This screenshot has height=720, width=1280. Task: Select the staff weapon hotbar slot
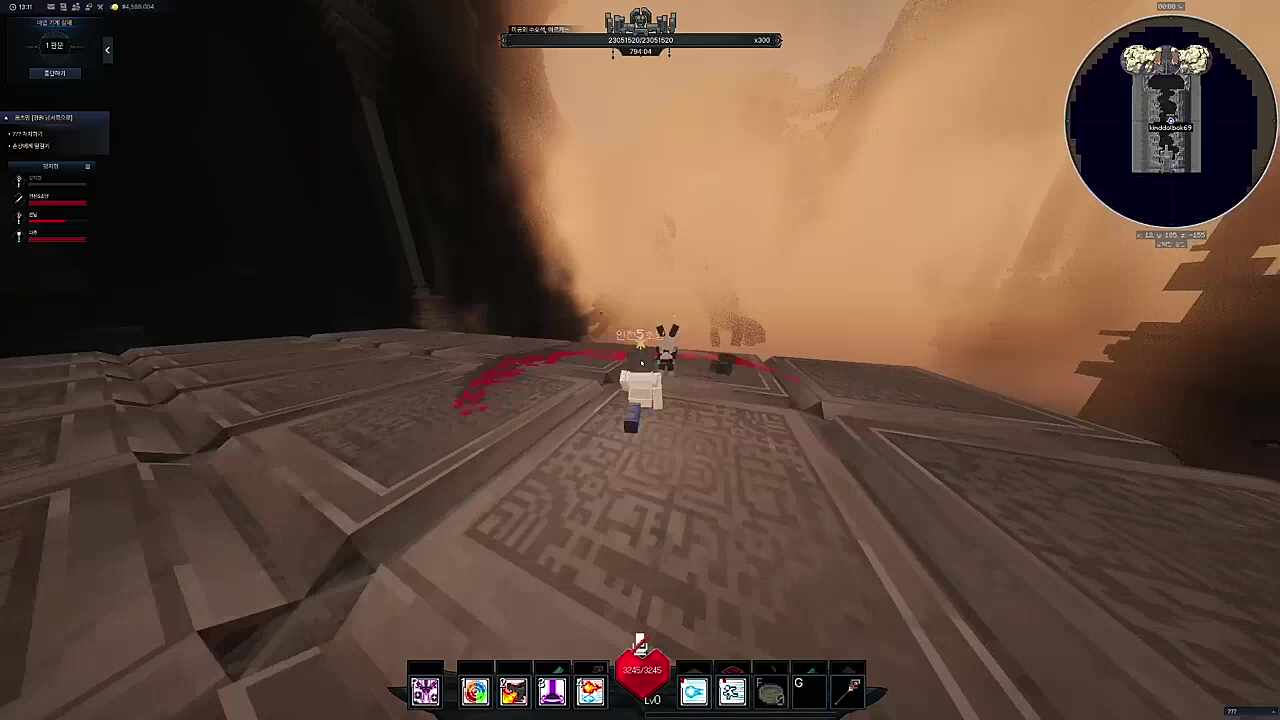[853, 689]
